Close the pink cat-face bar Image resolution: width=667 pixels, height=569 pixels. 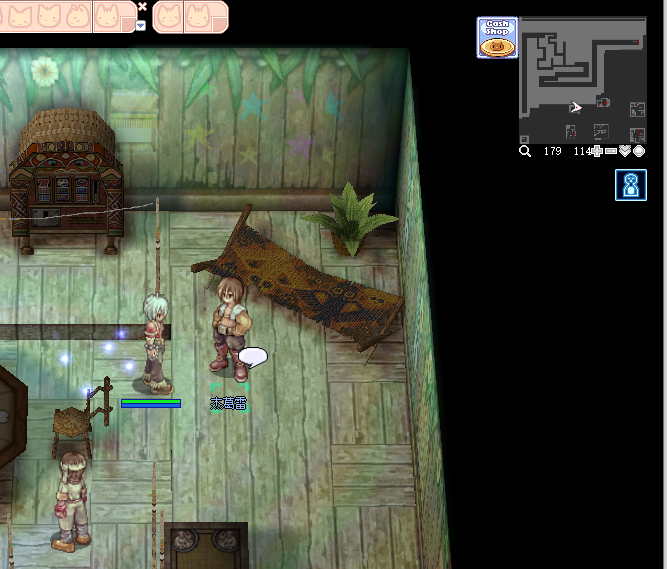point(142,6)
